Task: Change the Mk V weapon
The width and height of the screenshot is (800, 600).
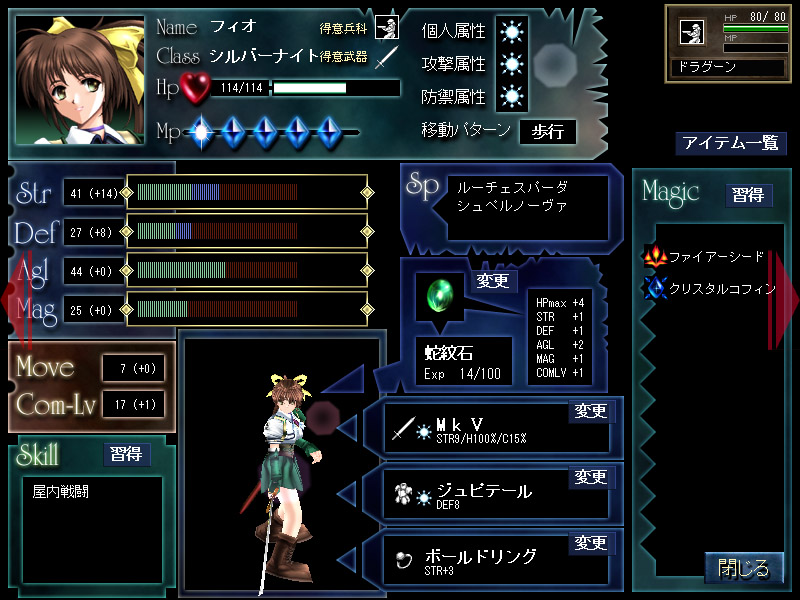Action: (590, 411)
